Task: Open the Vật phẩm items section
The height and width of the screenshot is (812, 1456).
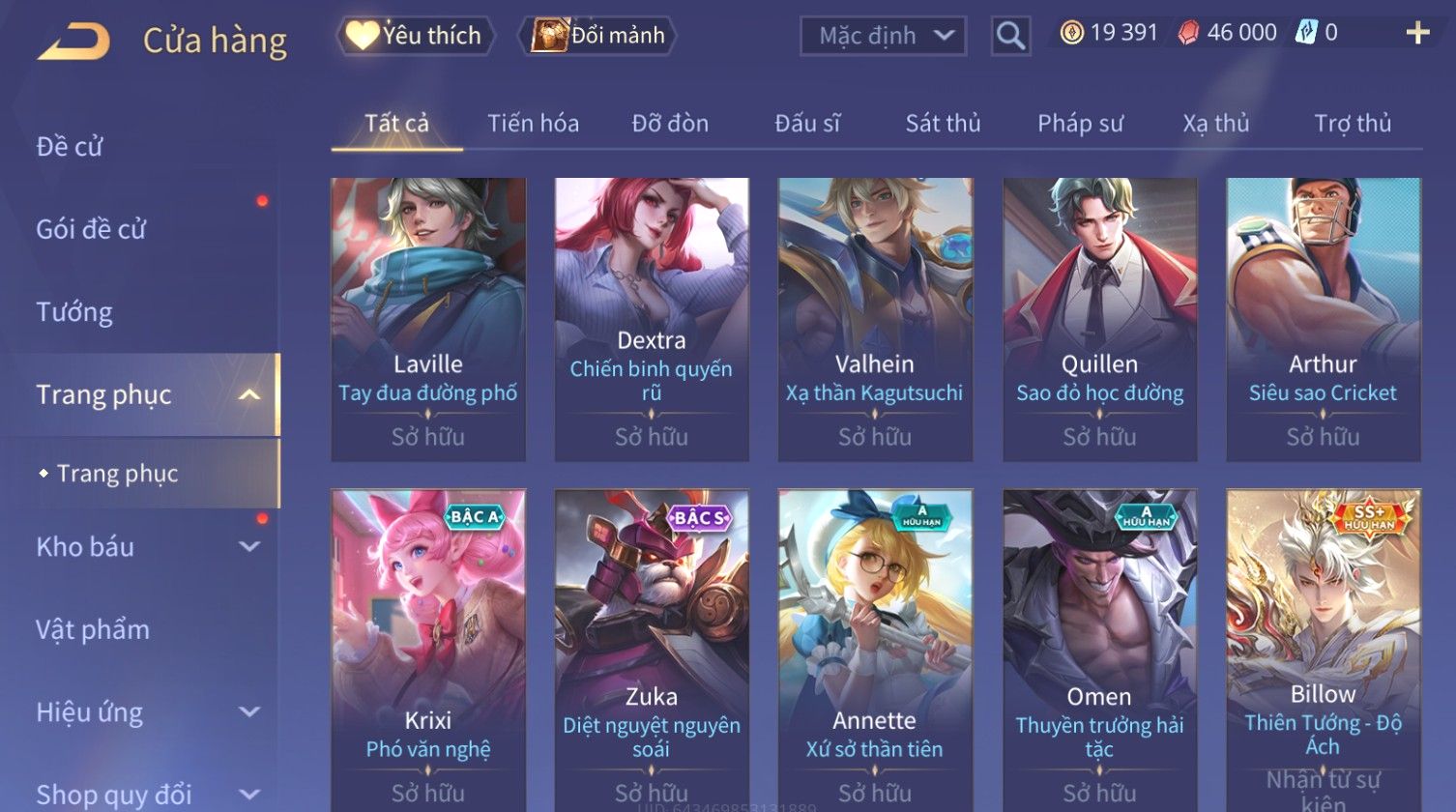Action: click(x=93, y=630)
